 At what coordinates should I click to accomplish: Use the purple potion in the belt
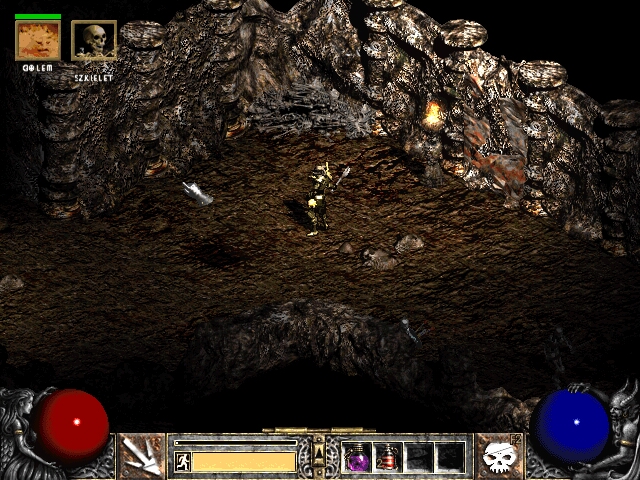click(x=357, y=457)
